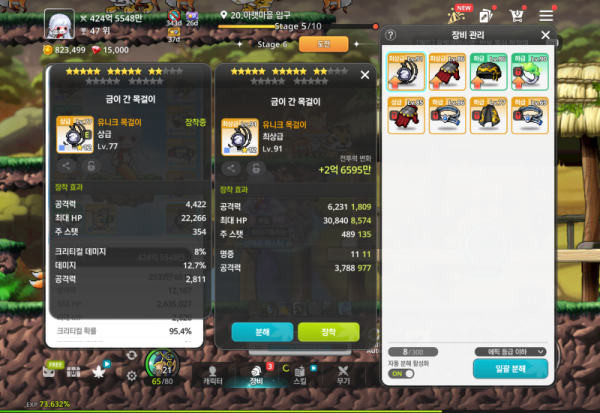Click the 일괄 분해 bulk dismantle button
This screenshot has width=600, height=413.
(510, 369)
